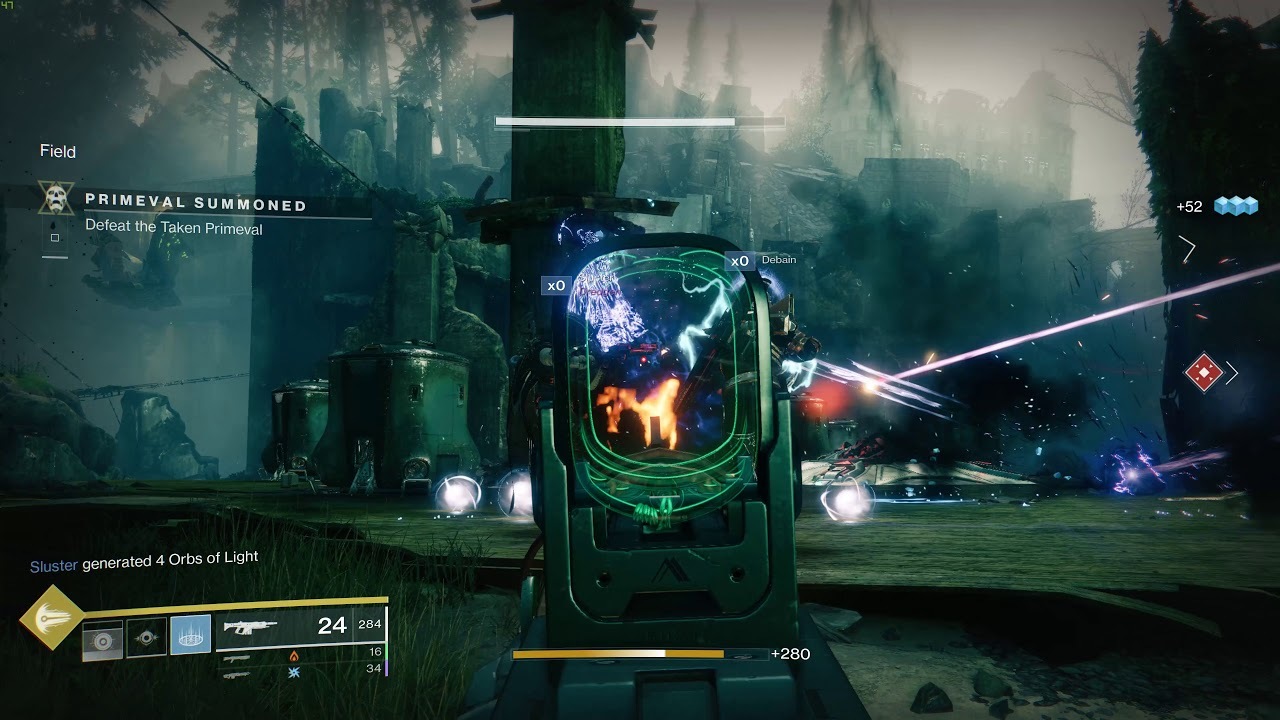Switch to the arc power weapon

pos(238,675)
